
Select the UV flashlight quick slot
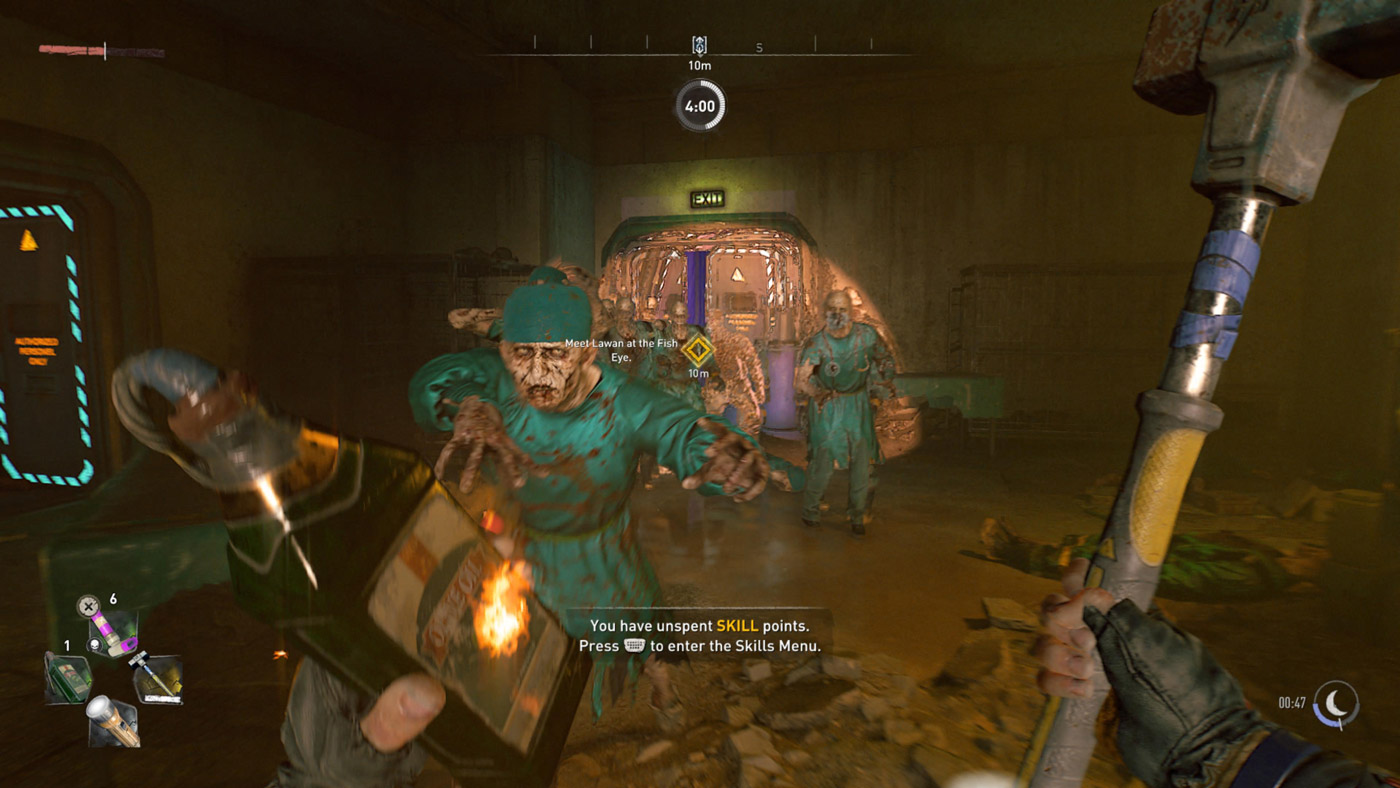pyautogui.click(x=112, y=633)
